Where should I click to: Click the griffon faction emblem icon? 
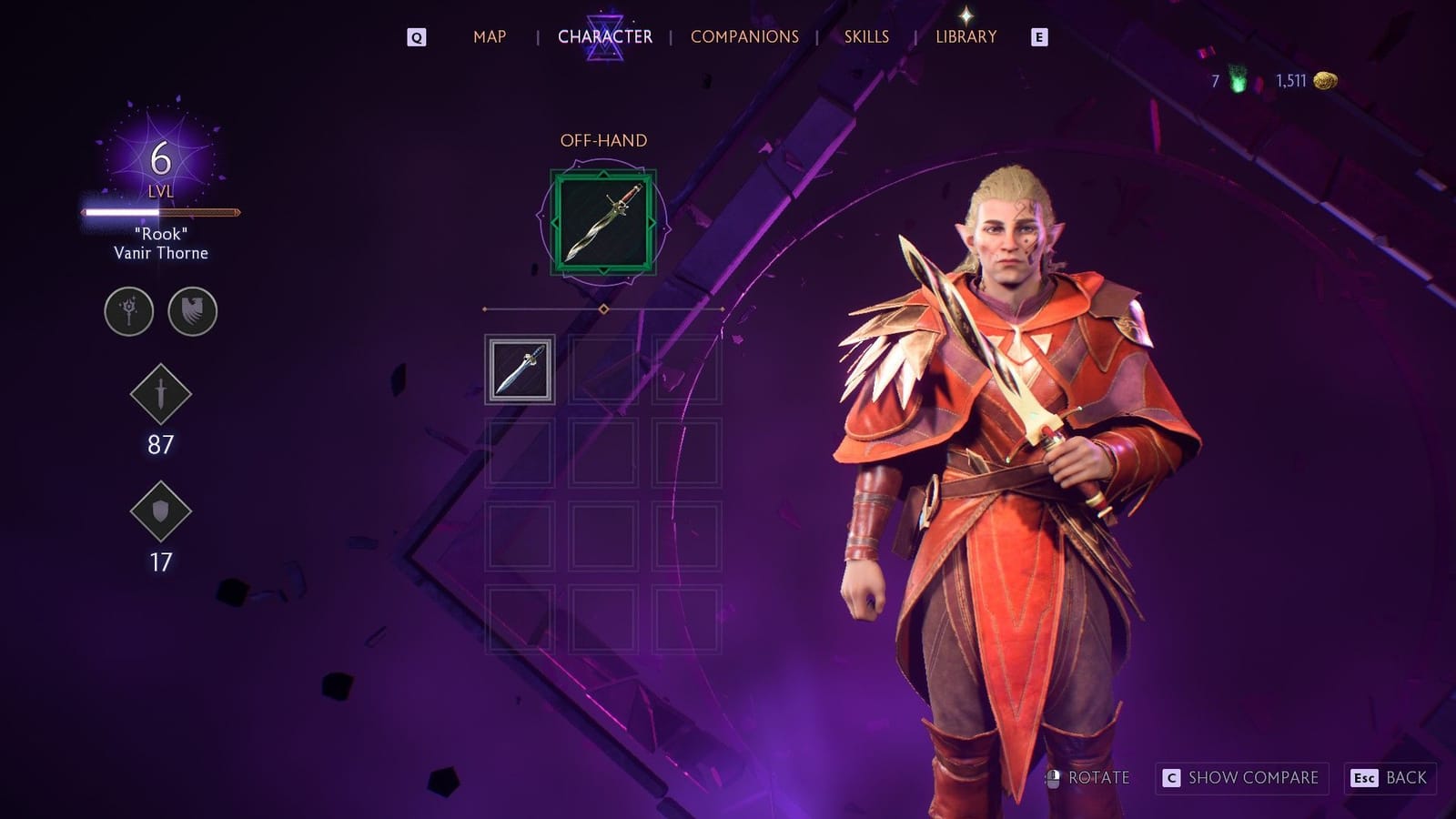coord(190,311)
